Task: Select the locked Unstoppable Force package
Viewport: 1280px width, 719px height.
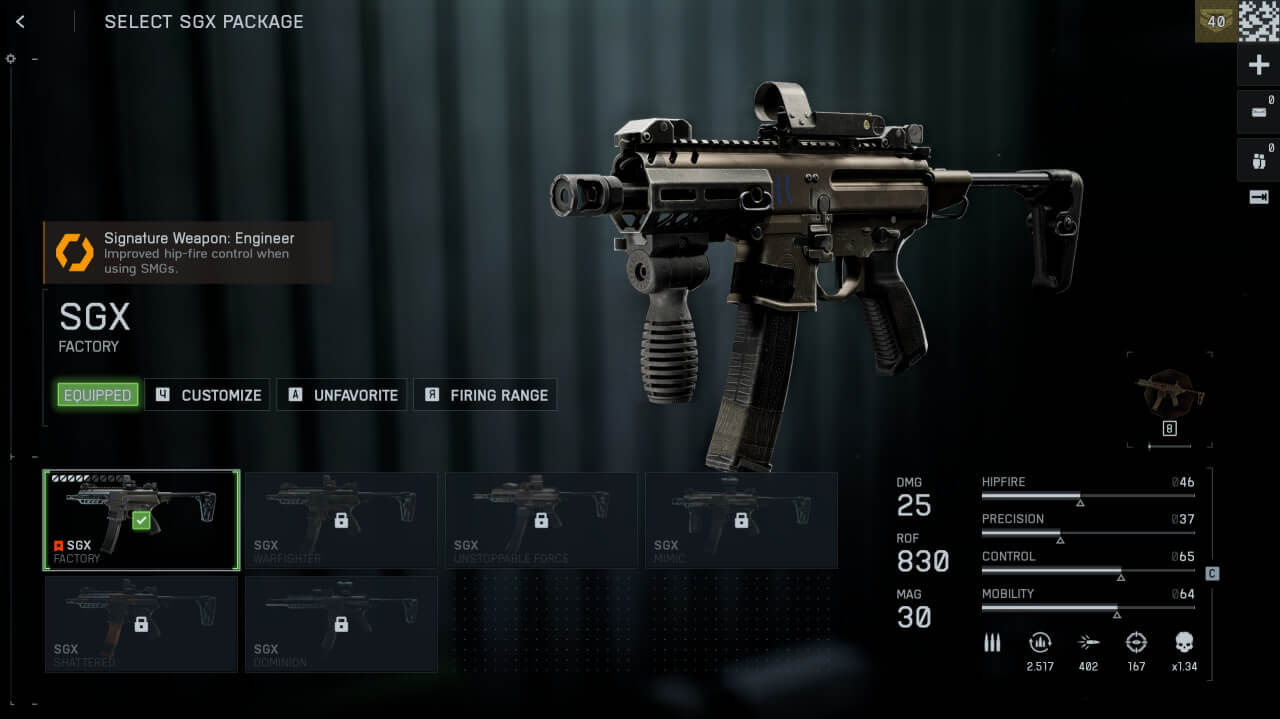Action: coord(541,520)
